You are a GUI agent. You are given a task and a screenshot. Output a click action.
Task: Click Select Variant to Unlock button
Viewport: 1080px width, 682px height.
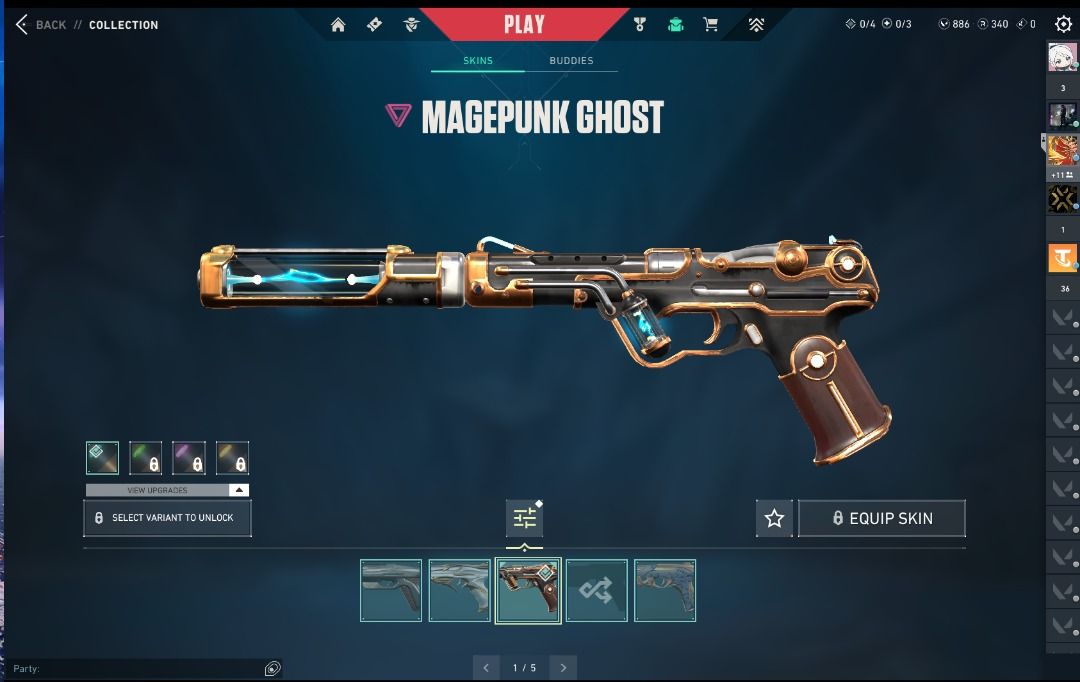pyautogui.click(x=167, y=518)
